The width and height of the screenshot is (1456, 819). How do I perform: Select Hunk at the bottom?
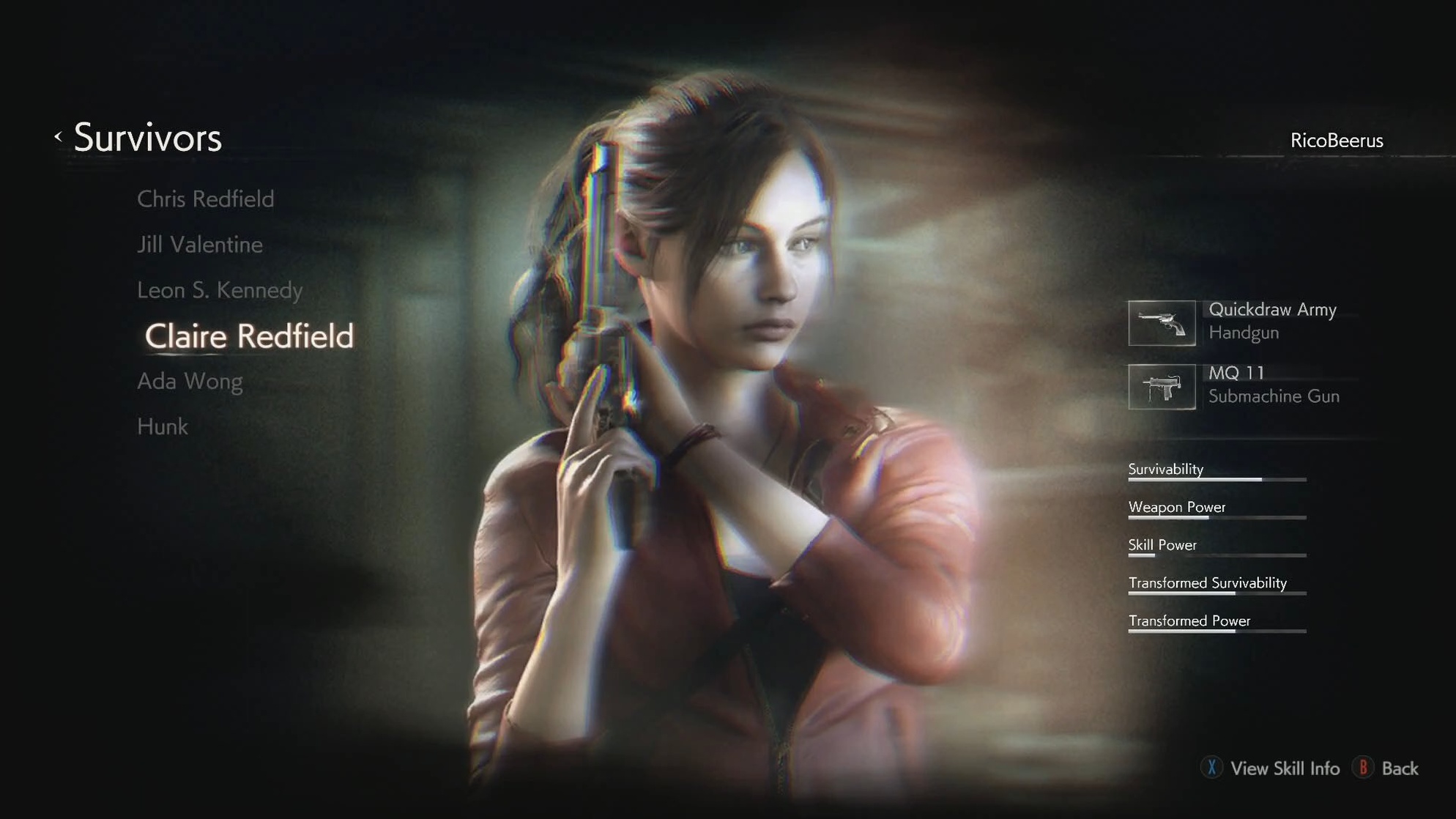point(162,426)
